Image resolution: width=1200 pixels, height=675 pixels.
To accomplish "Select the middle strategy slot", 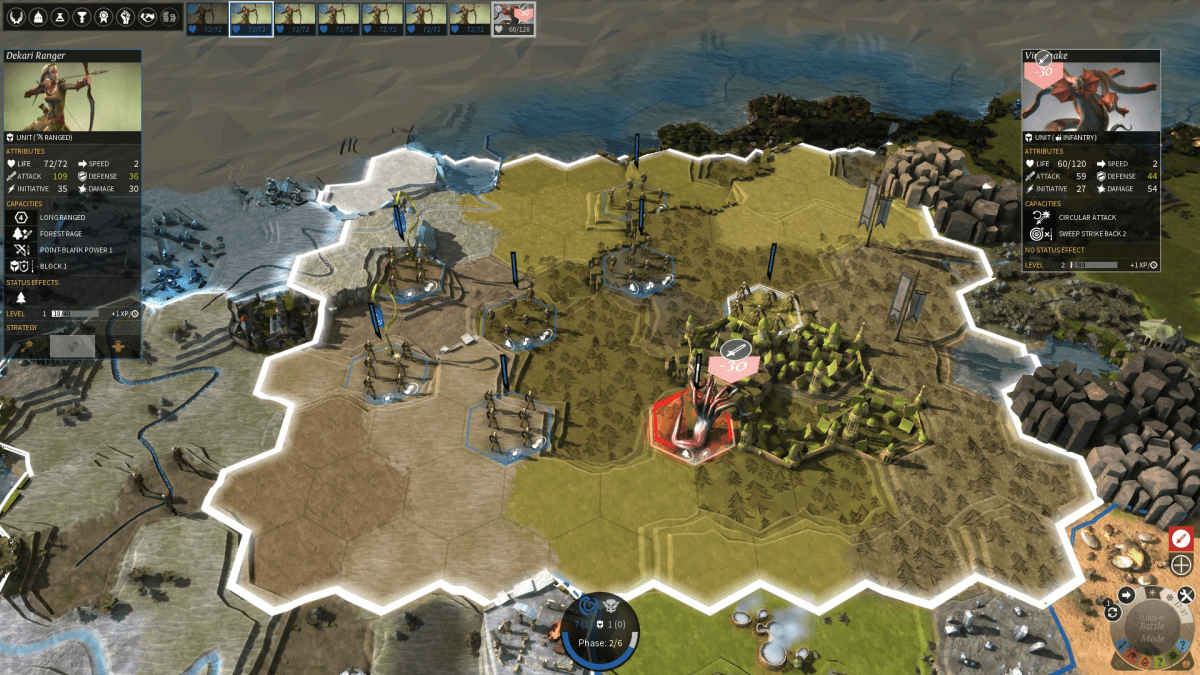I will (x=72, y=345).
